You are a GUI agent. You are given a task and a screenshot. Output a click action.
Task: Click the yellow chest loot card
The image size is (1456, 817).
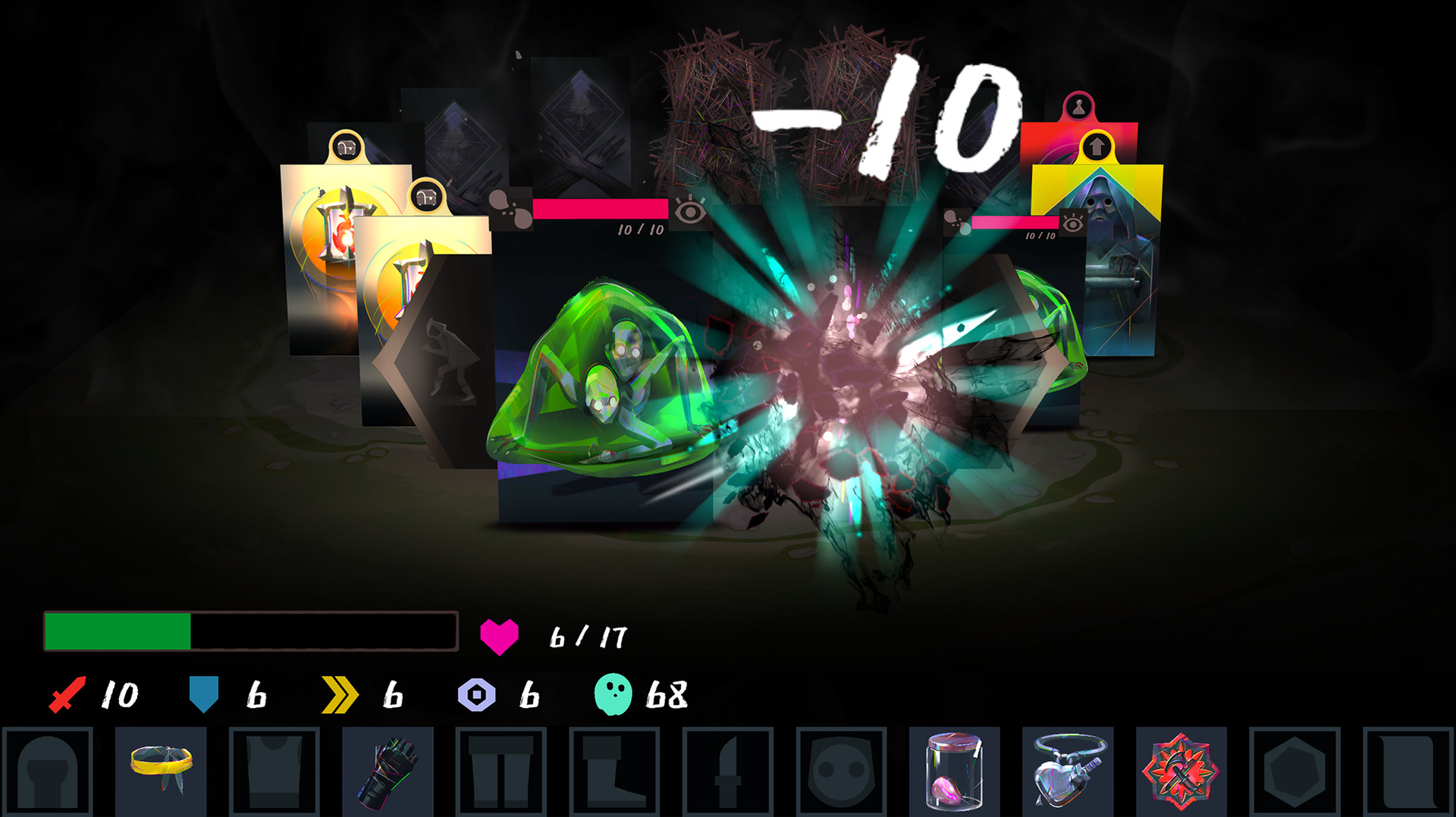click(341, 250)
